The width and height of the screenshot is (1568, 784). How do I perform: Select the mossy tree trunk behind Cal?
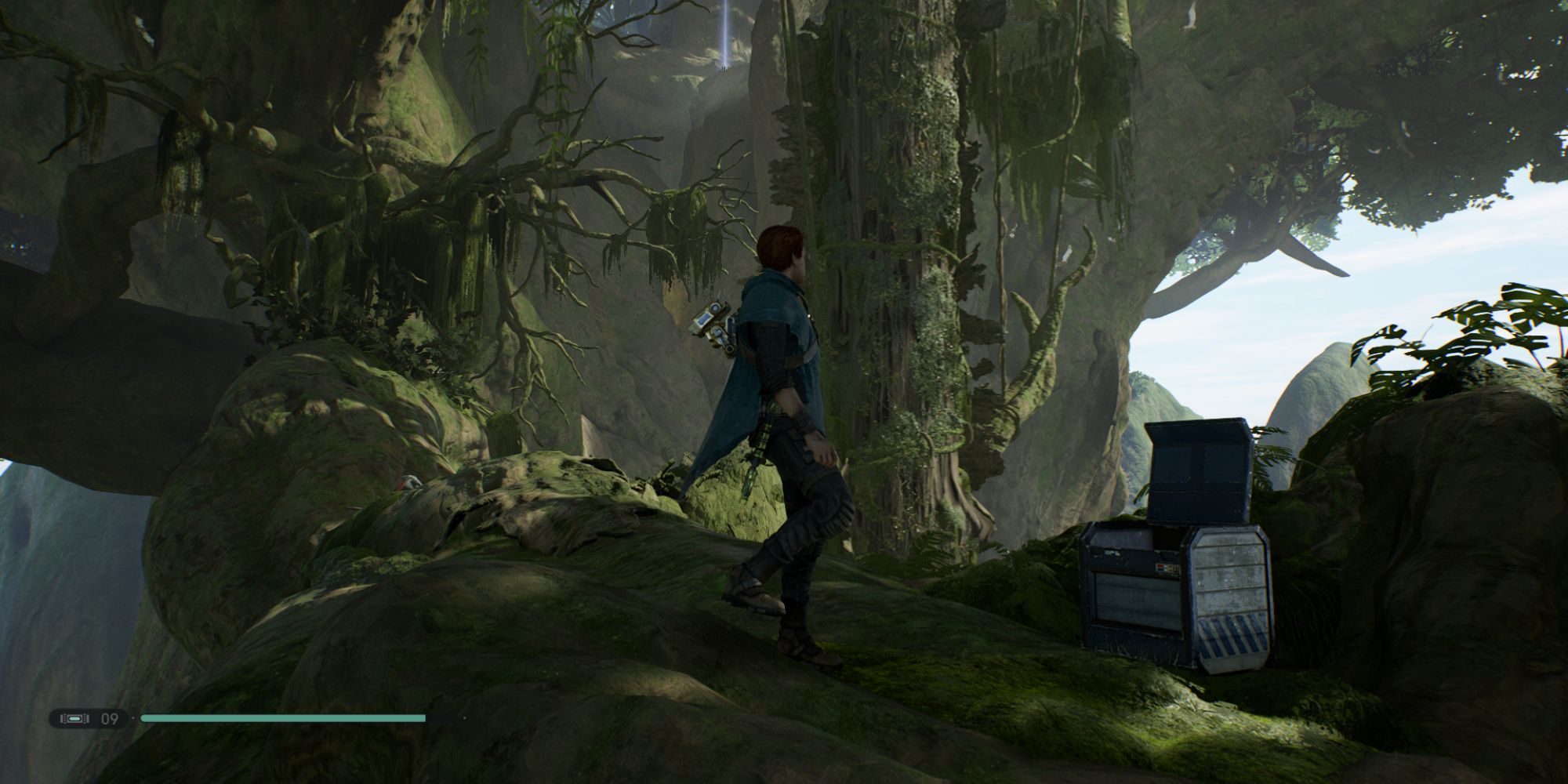925,274
